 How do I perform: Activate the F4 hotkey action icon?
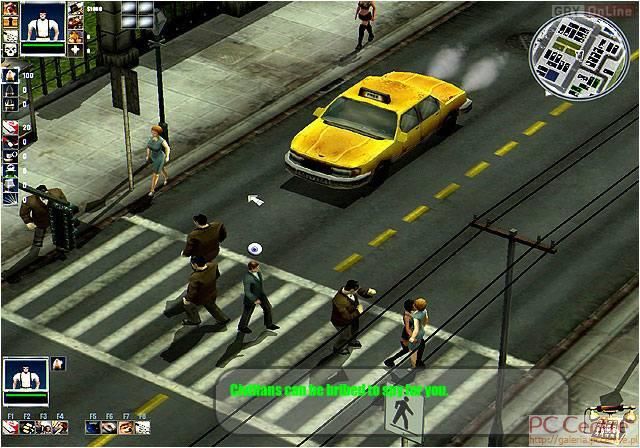(60, 428)
